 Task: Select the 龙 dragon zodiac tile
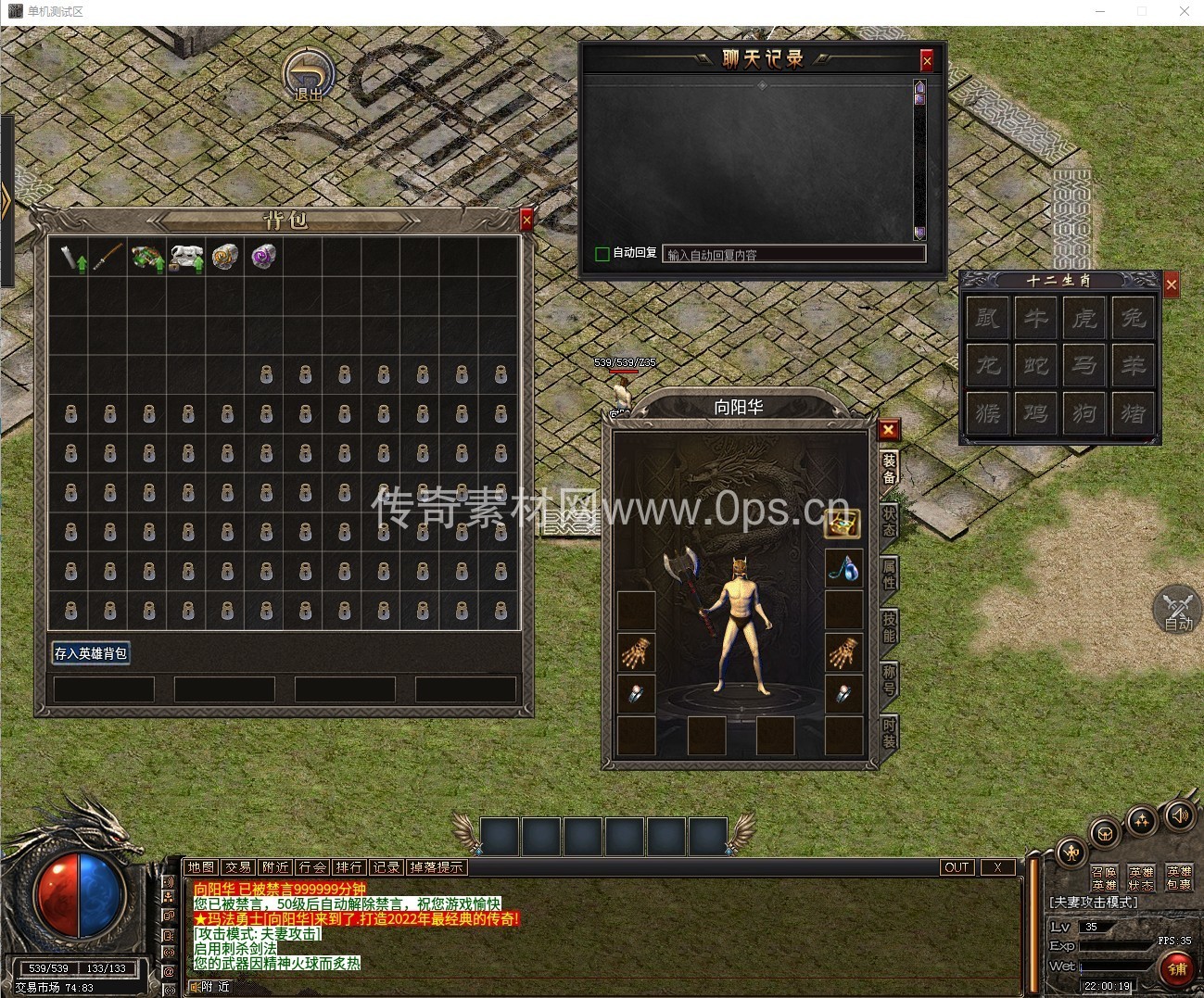pyautogui.click(x=988, y=365)
